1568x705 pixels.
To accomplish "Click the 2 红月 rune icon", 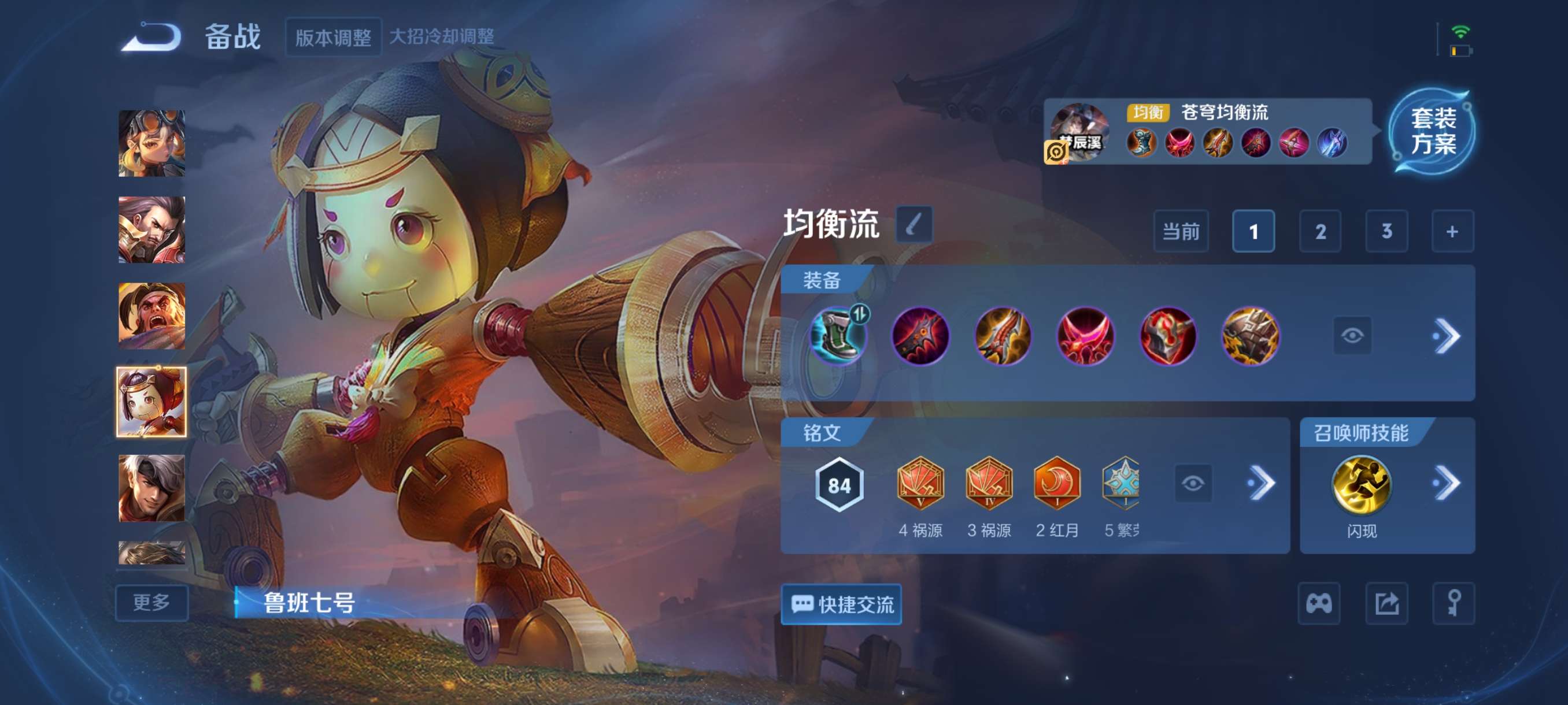I will click(x=1060, y=484).
